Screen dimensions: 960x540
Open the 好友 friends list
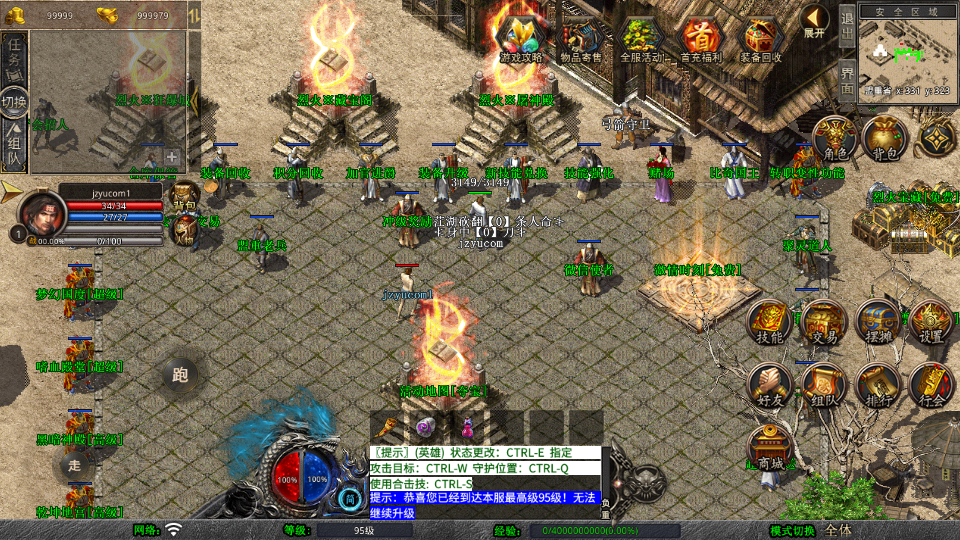(x=770, y=386)
